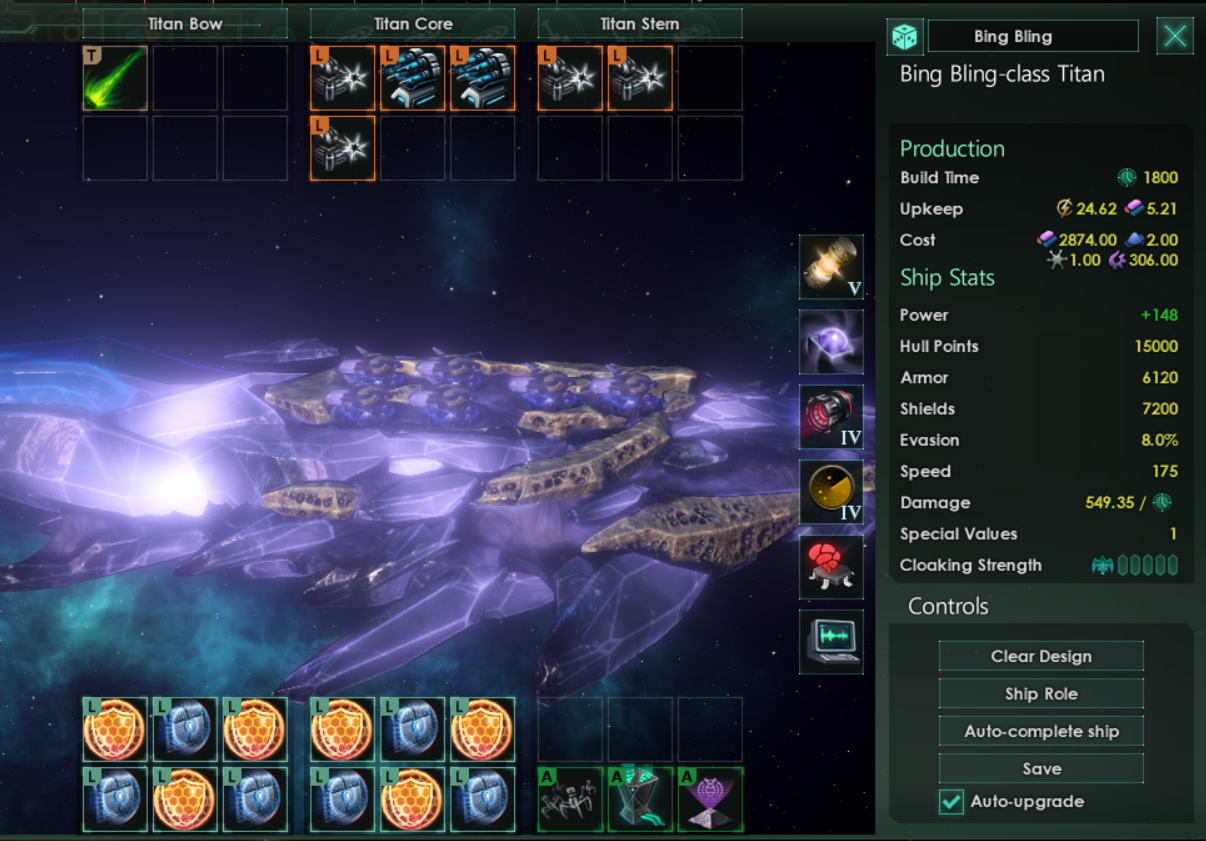Choose the red thruster component marked IV

click(831, 417)
